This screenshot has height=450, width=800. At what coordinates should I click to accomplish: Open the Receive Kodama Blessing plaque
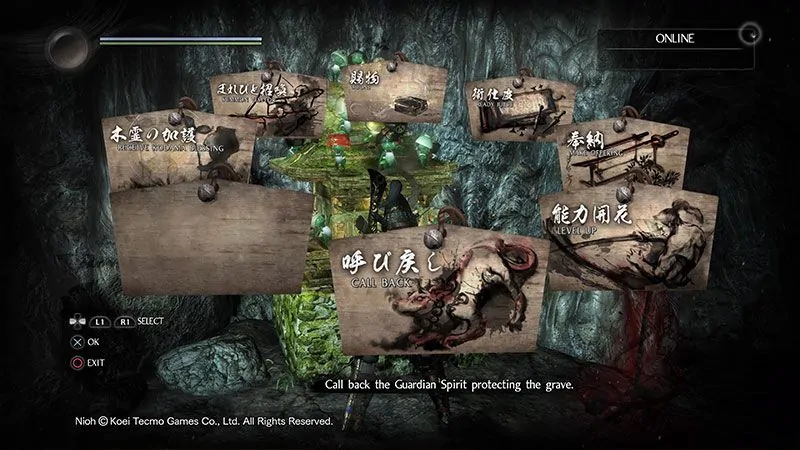178,150
